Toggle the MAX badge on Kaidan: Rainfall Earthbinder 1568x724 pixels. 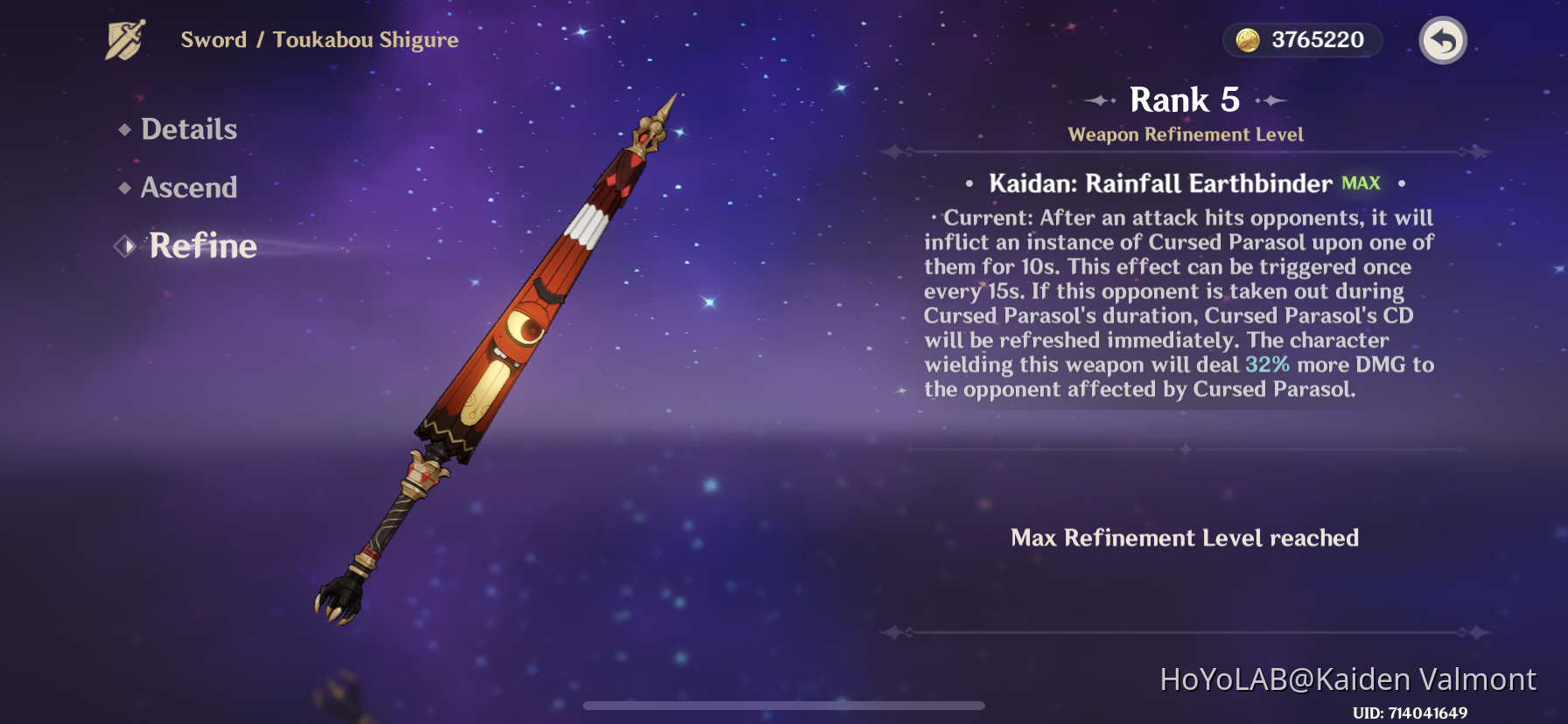[x=1360, y=183]
